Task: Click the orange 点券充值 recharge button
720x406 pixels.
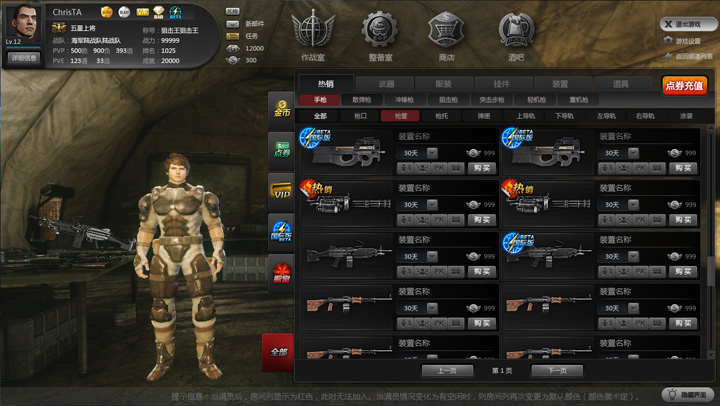Action: pyautogui.click(x=684, y=85)
